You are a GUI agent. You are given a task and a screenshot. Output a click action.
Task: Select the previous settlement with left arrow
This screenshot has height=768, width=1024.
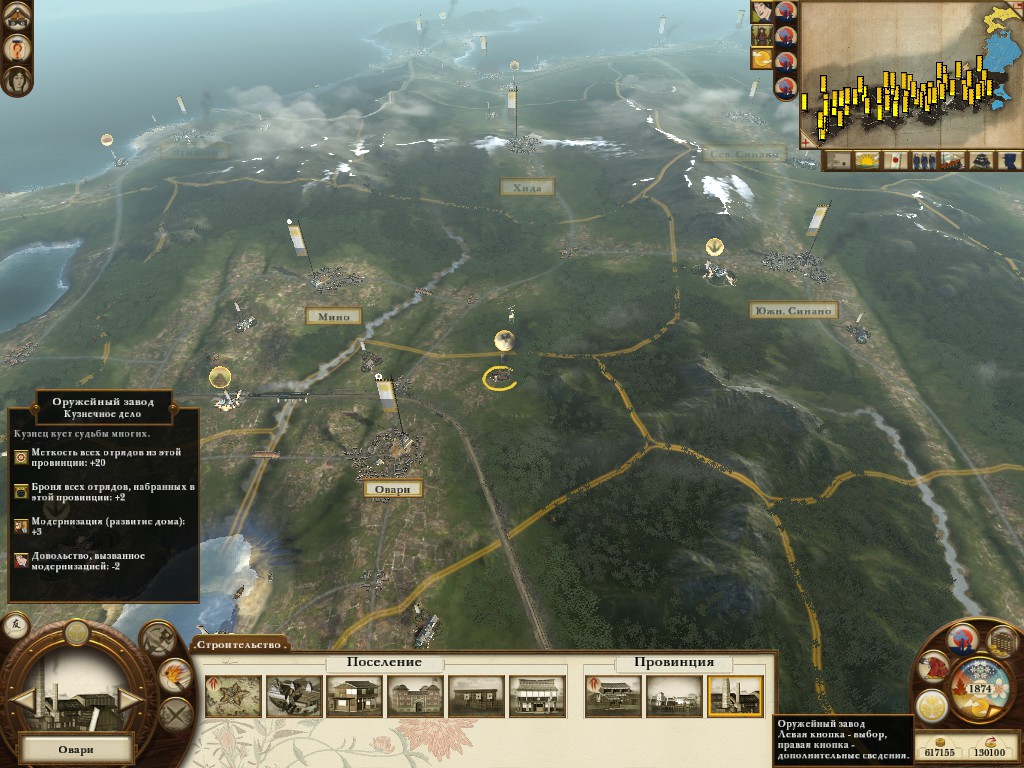(23, 699)
